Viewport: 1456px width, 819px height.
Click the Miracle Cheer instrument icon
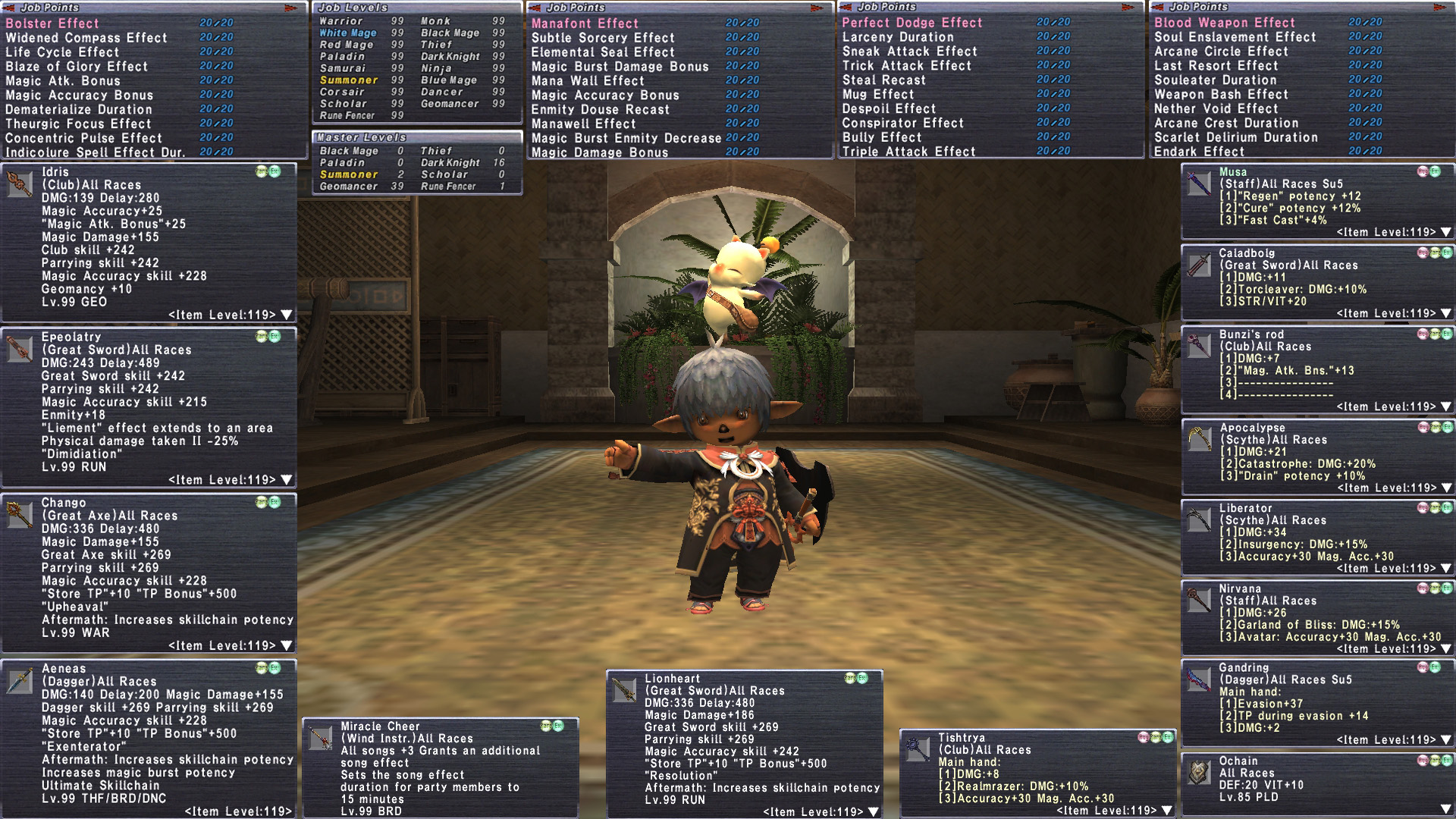[321, 737]
